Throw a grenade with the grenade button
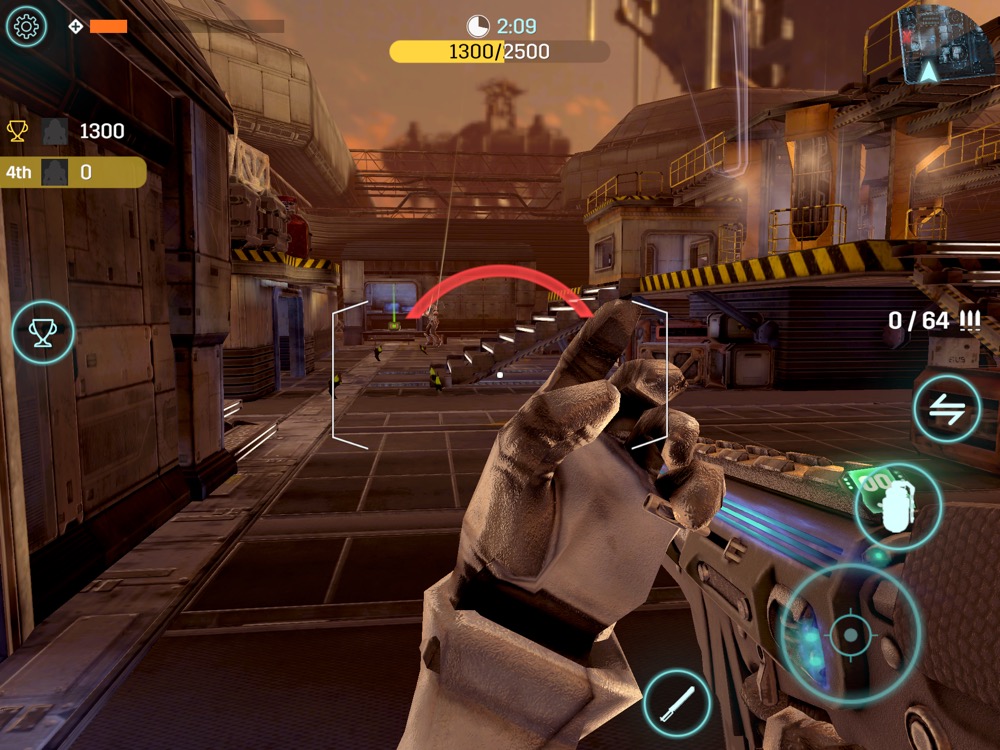Viewport: 1000px width, 750px height. [x=897, y=506]
